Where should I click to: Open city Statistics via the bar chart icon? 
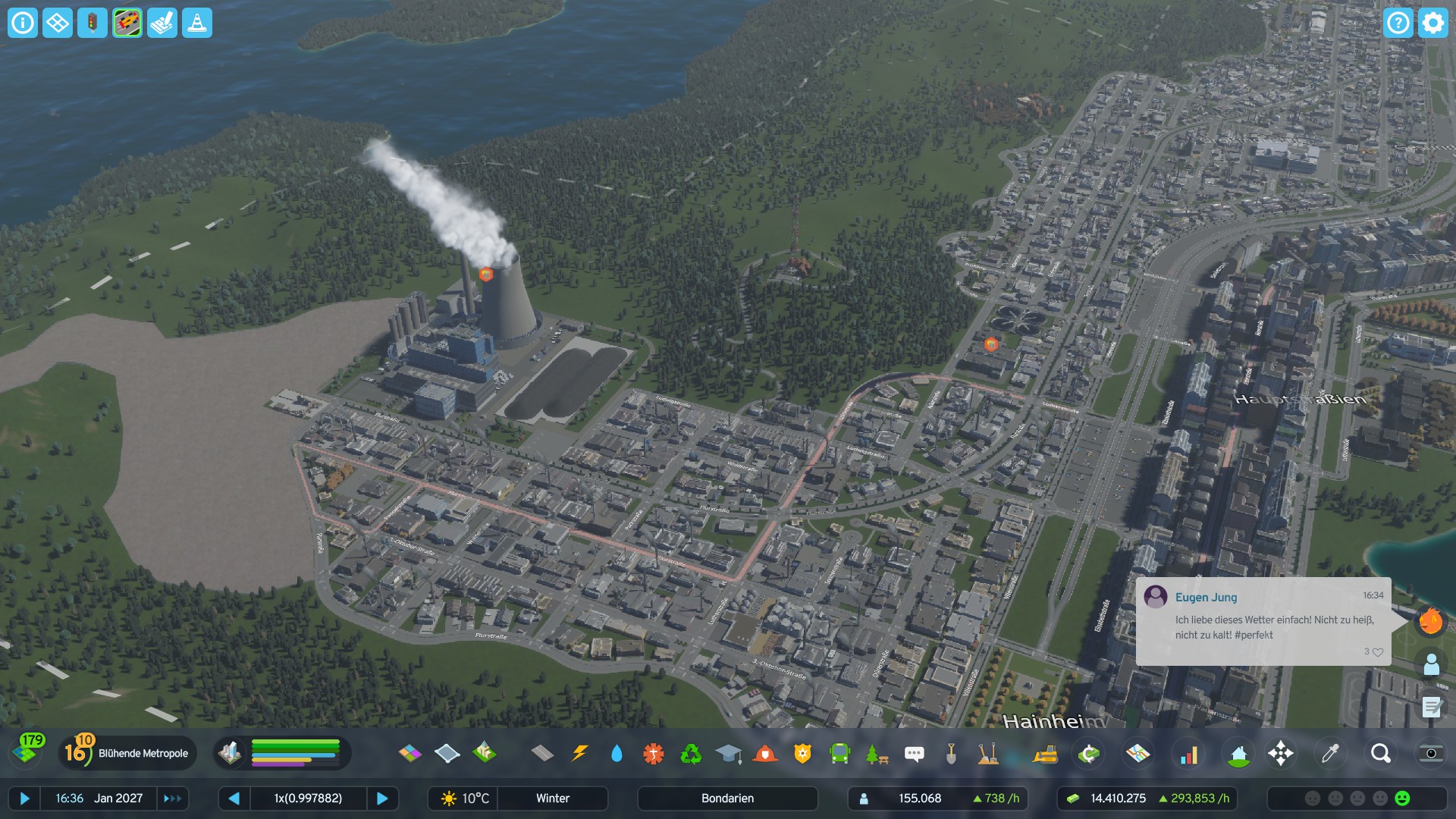(1190, 753)
